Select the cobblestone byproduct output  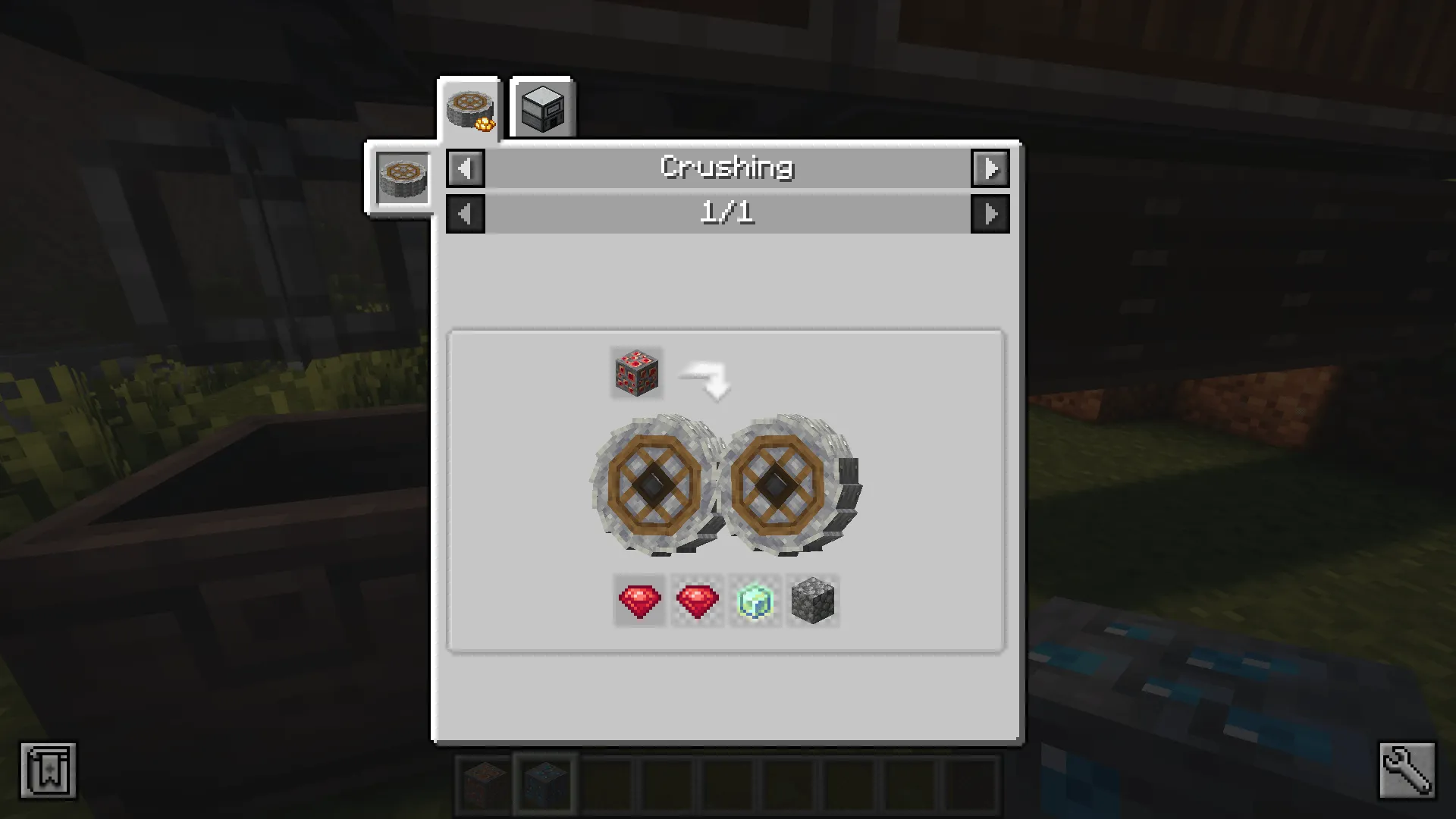[812, 601]
